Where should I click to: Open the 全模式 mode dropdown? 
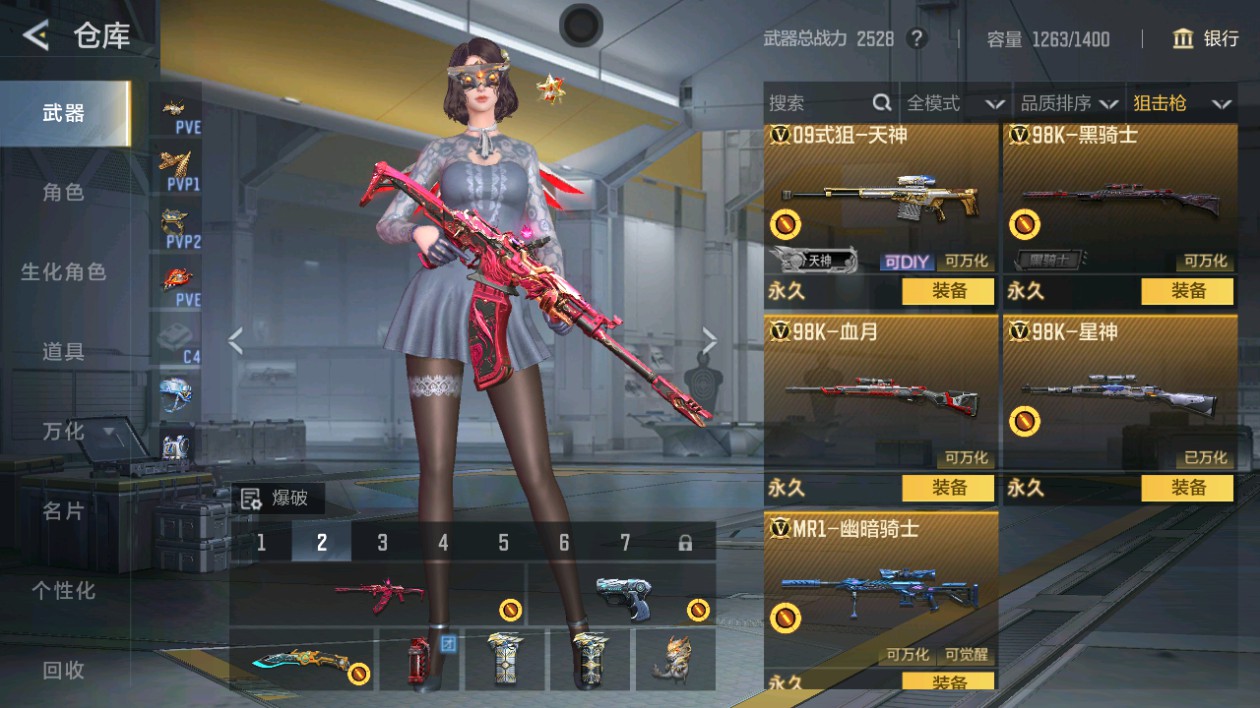(955, 103)
